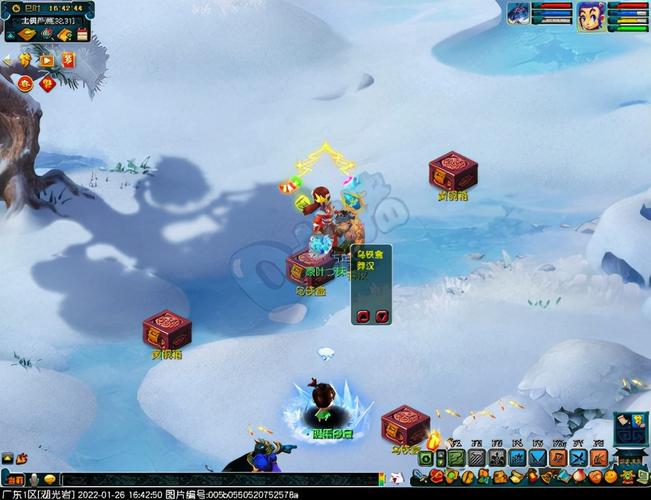Image resolution: width=651 pixels, height=500 pixels.
Task: Select the 当前 chat channel tab
Action: 13,479
